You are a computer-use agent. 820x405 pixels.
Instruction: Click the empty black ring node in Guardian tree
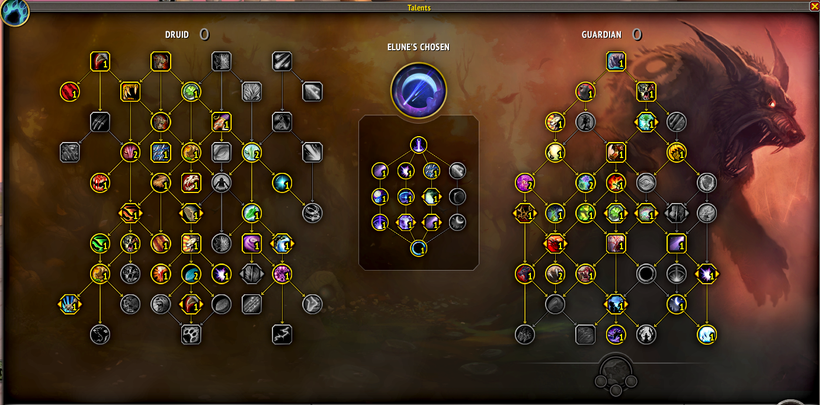point(646,273)
